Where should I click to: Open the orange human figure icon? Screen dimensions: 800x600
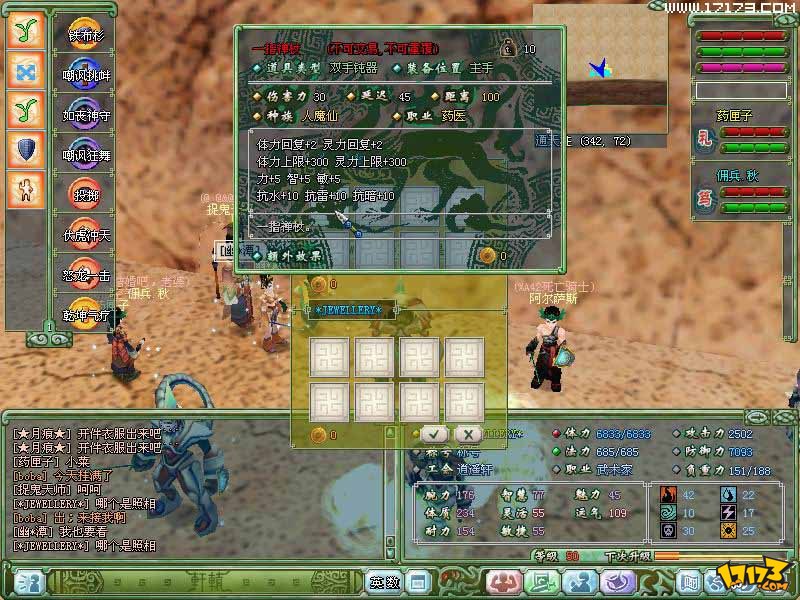[x=26, y=188]
